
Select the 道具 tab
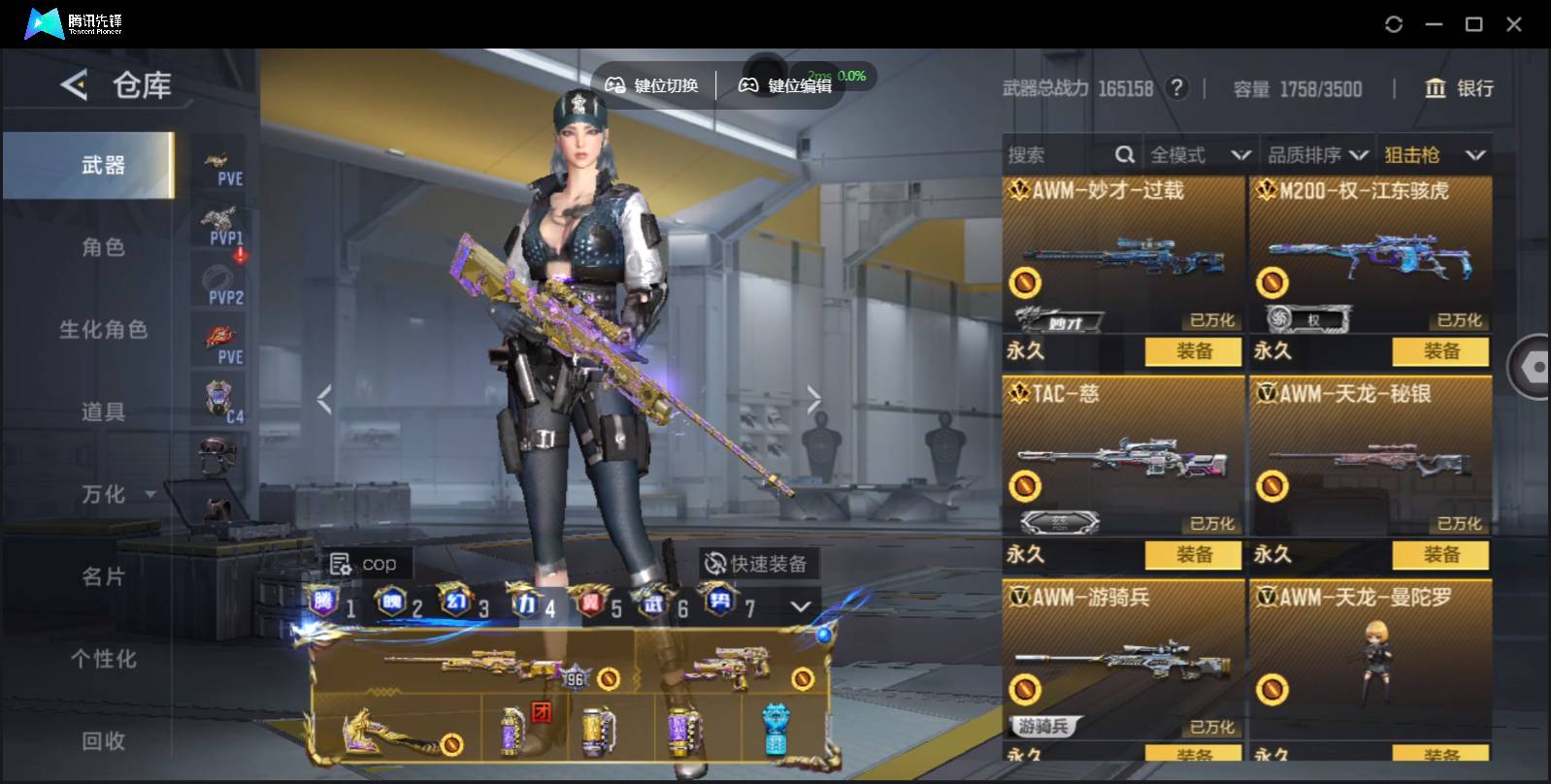(103, 412)
